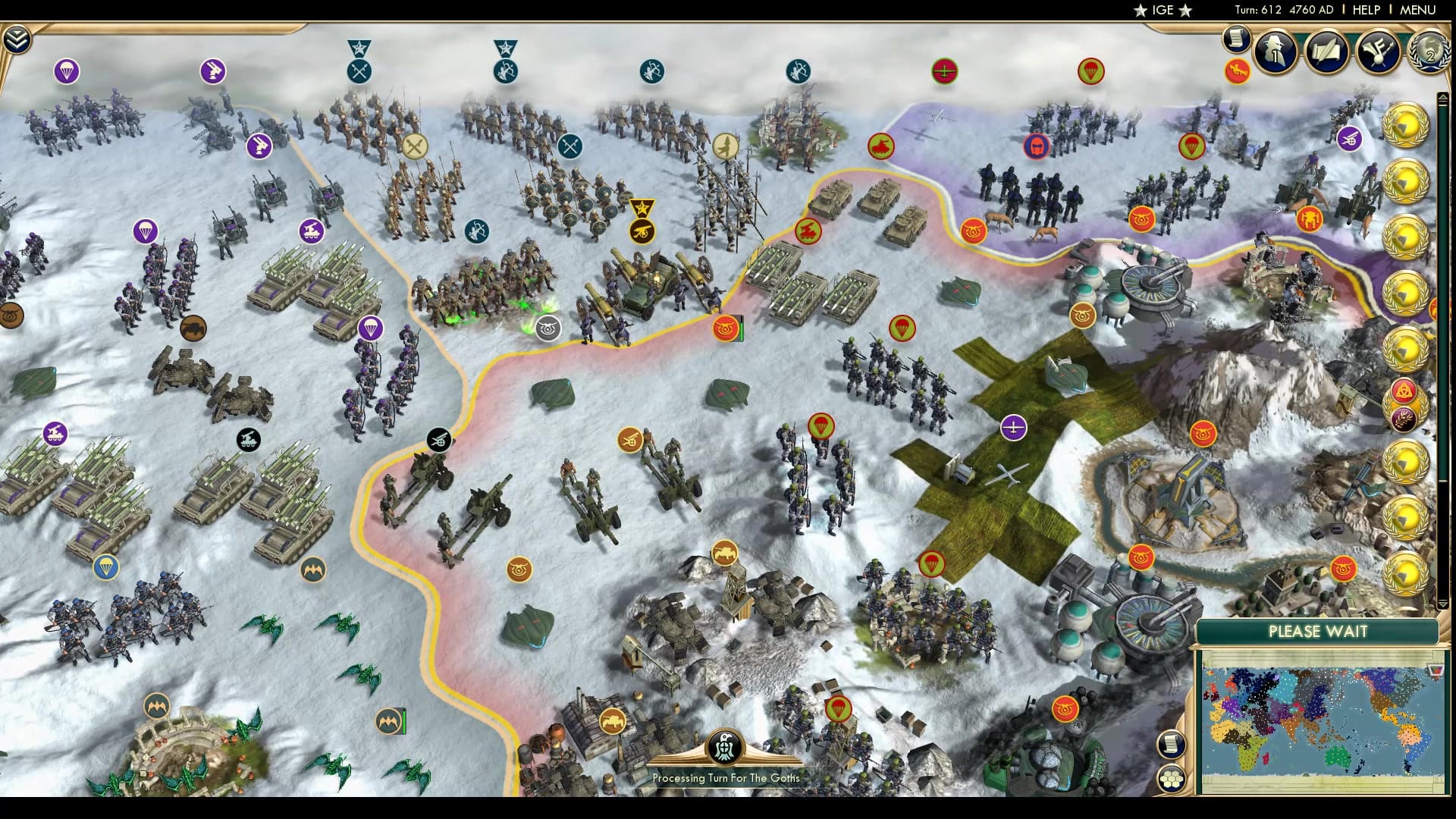Open HELP from the top bar
The height and width of the screenshot is (819, 1456).
click(x=1366, y=11)
